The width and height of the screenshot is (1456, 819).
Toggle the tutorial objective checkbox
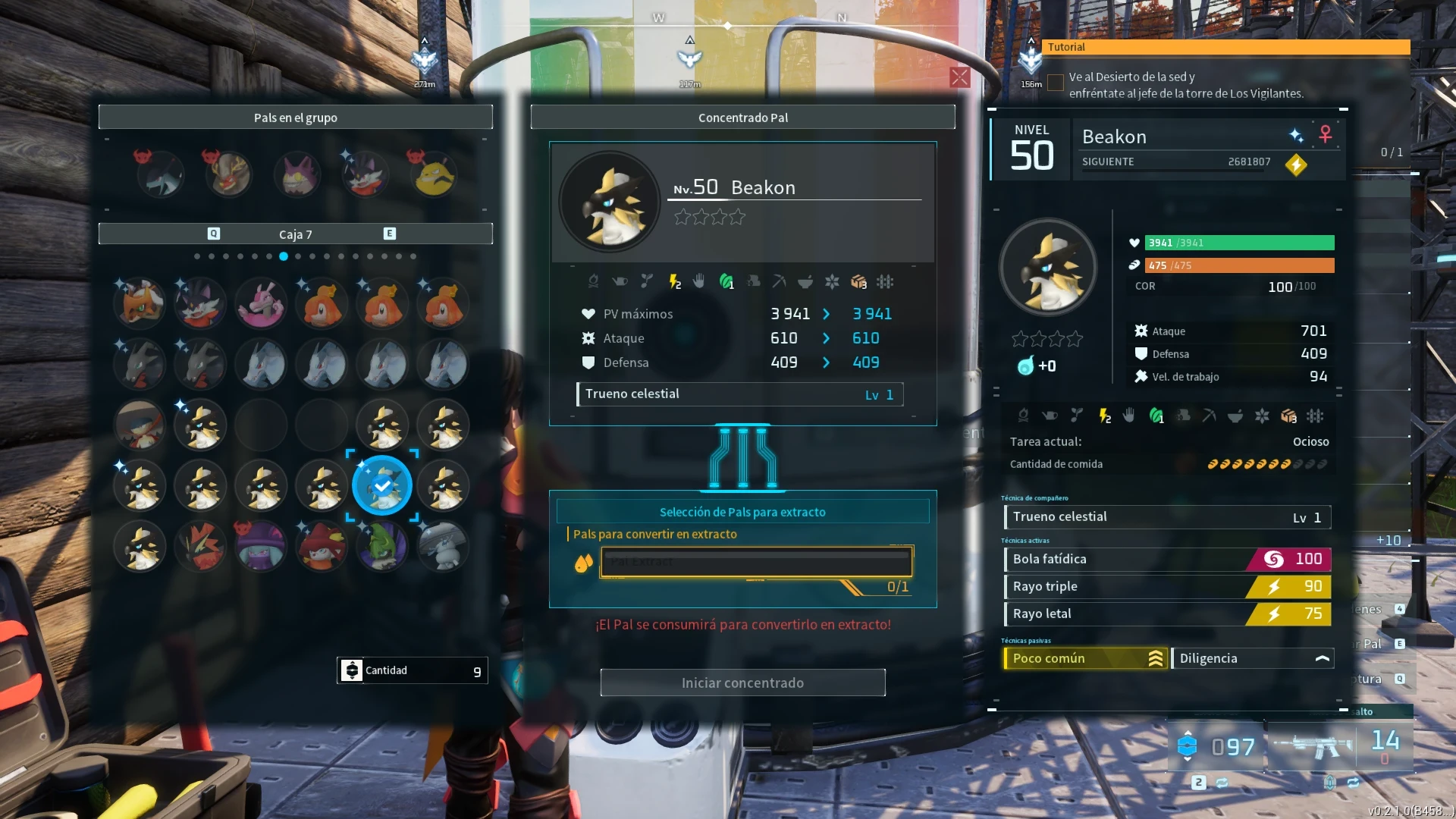[1055, 83]
